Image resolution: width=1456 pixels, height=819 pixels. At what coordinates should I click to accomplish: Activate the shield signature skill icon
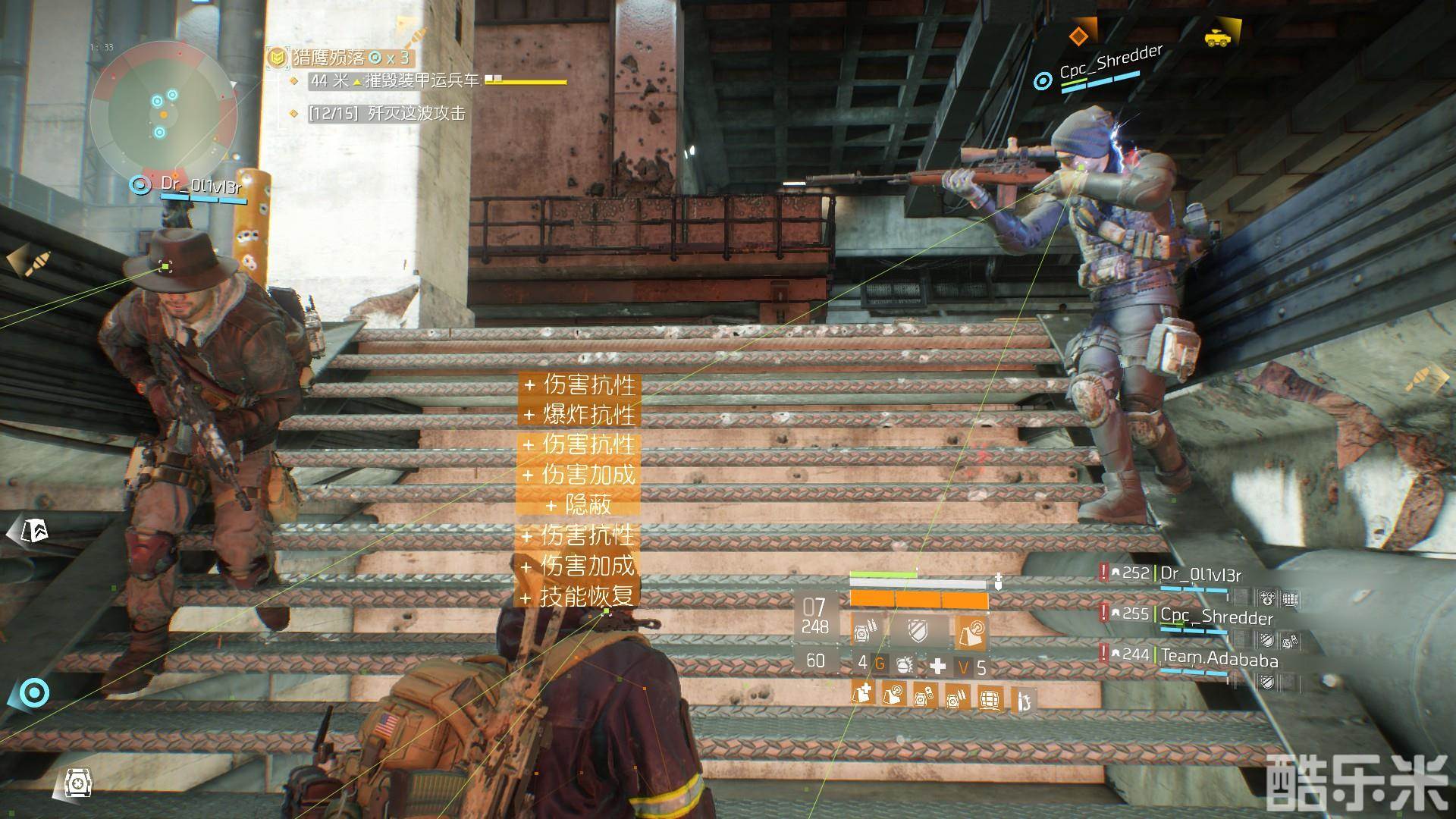(x=918, y=632)
